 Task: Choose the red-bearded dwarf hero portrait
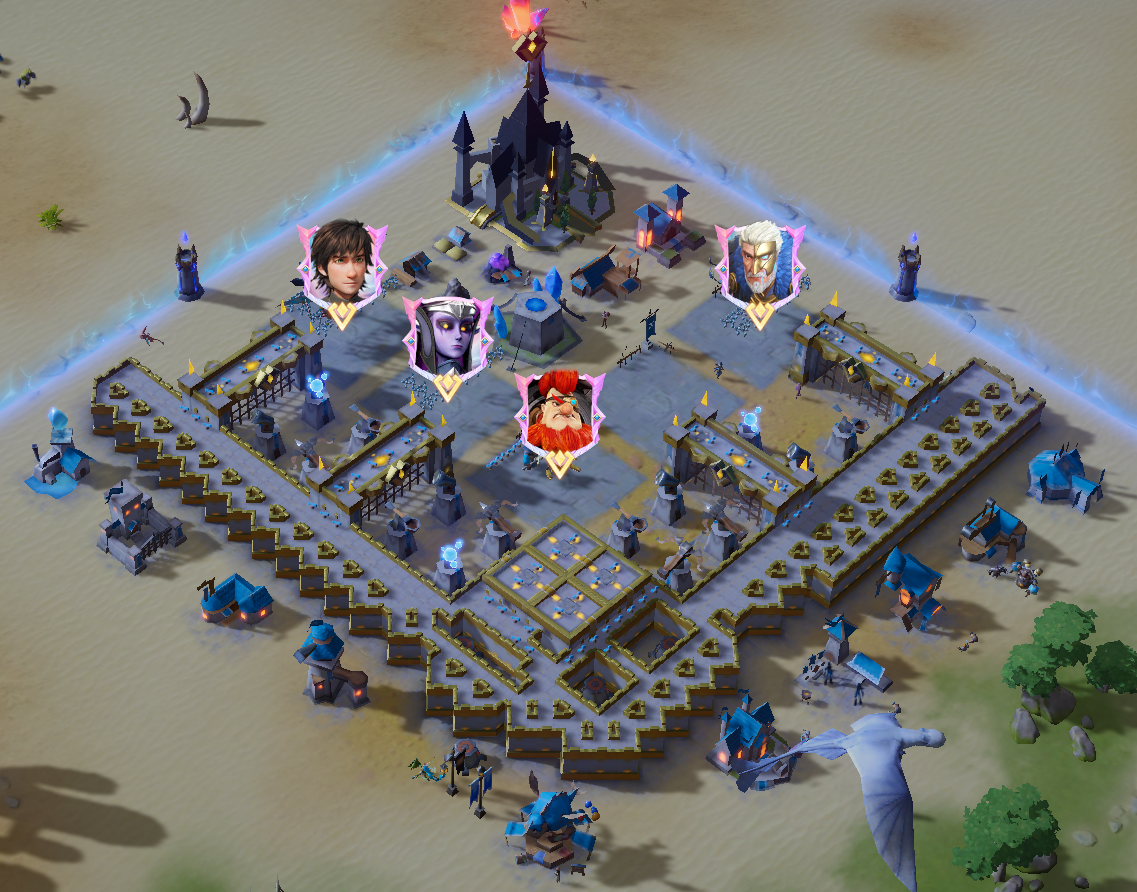point(559,410)
